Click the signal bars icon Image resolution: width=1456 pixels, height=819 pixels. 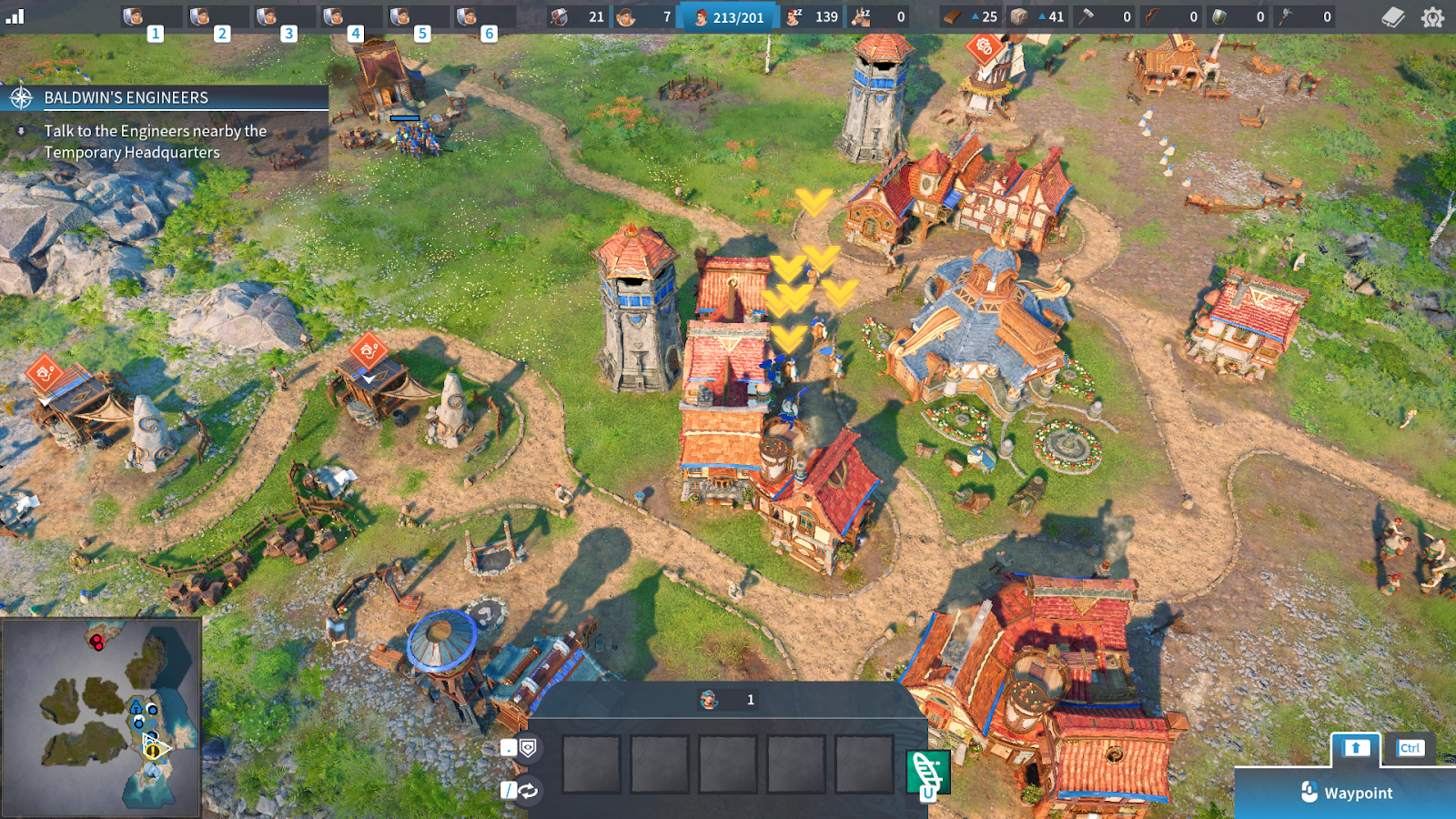coord(15,16)
